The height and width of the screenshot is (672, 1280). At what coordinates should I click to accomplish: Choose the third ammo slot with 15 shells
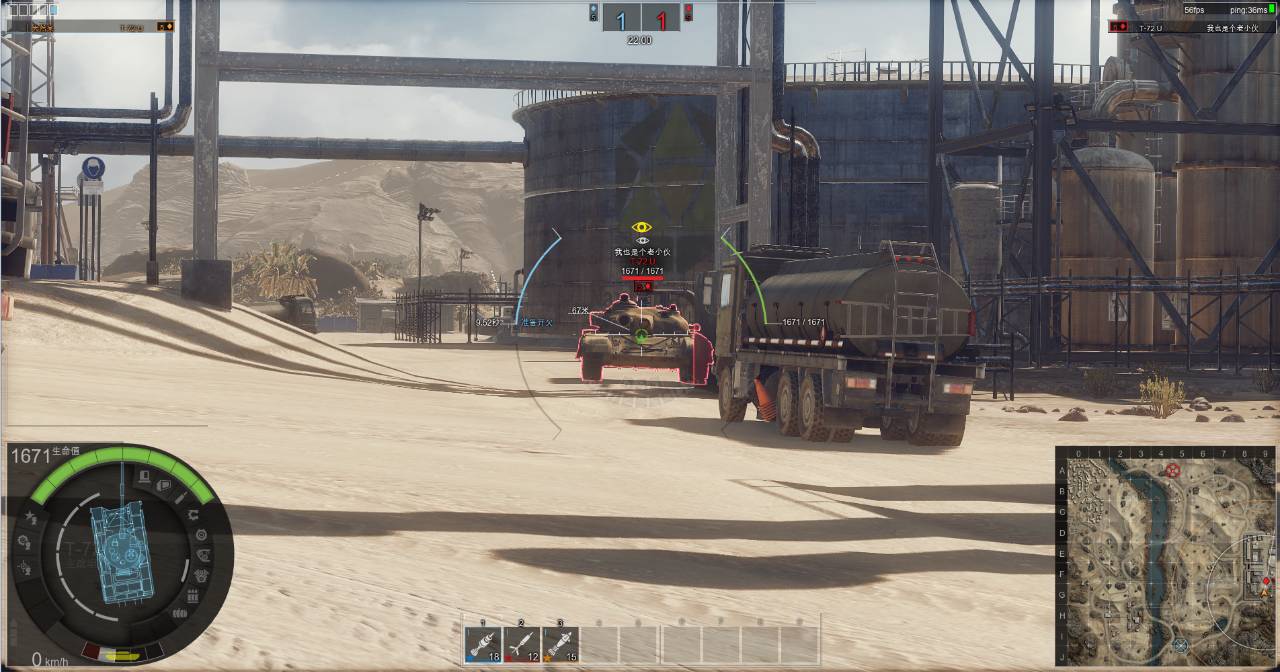561,644
